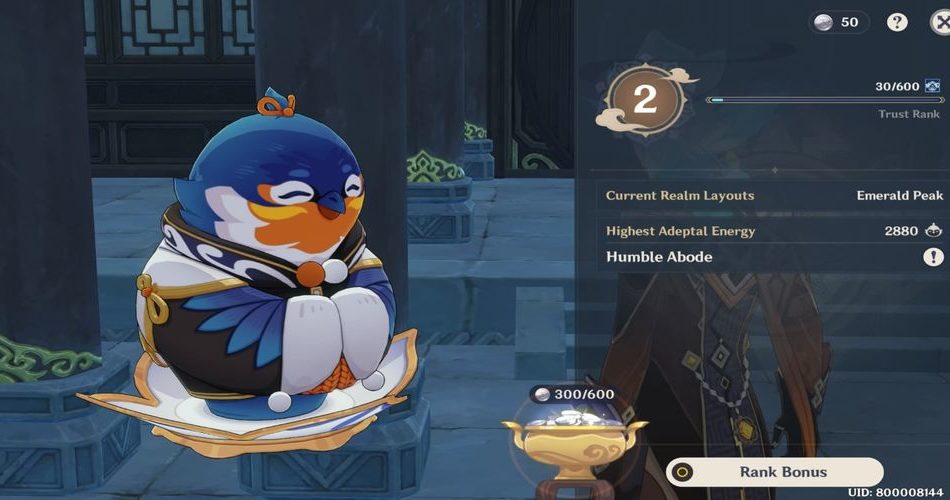Click the trust rank 2 badge
Screen dimensions: 950x500
pyautogui.click(x=645, y=100)
